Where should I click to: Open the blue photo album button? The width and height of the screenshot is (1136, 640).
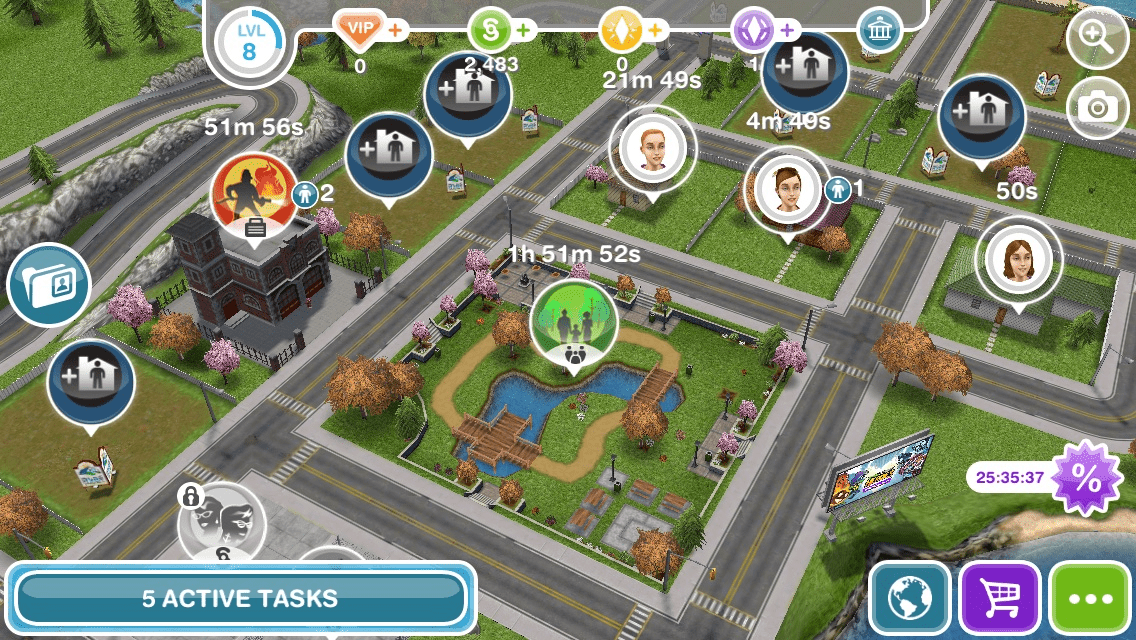click(49, 286)
